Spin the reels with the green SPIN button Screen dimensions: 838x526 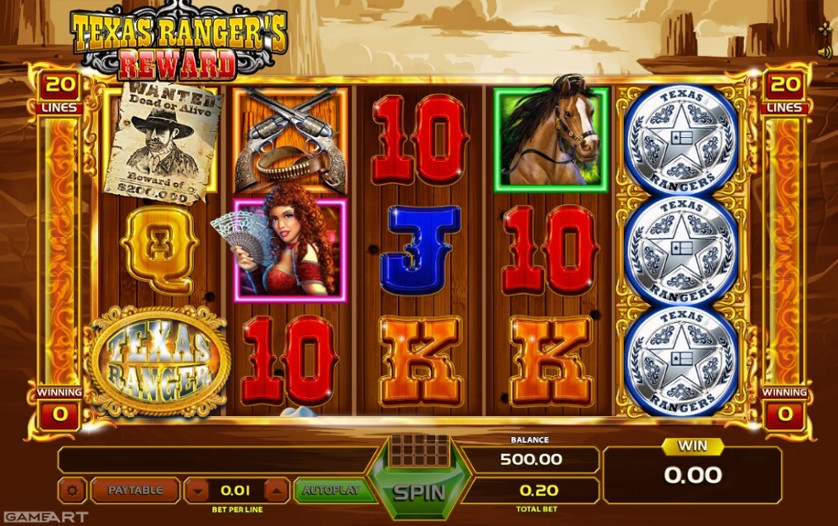(418, 492)
